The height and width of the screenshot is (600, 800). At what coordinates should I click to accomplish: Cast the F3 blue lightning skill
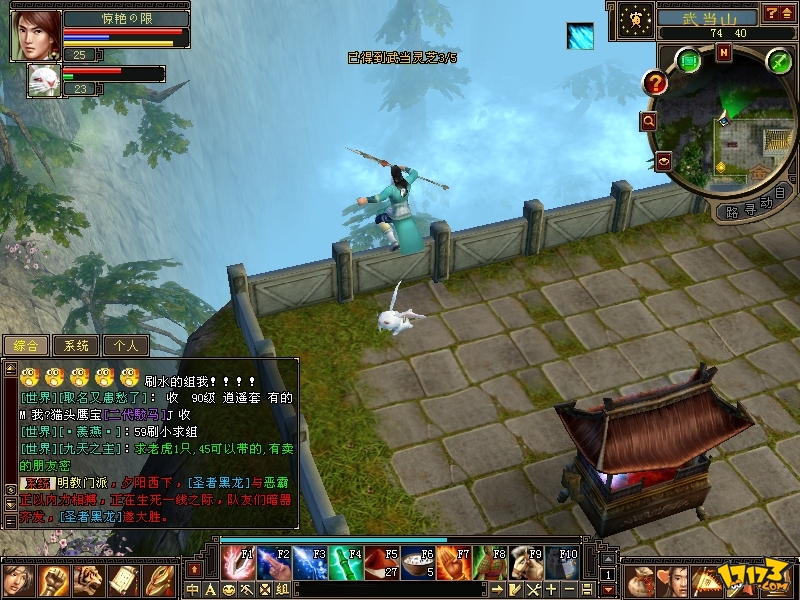(309, 563)
